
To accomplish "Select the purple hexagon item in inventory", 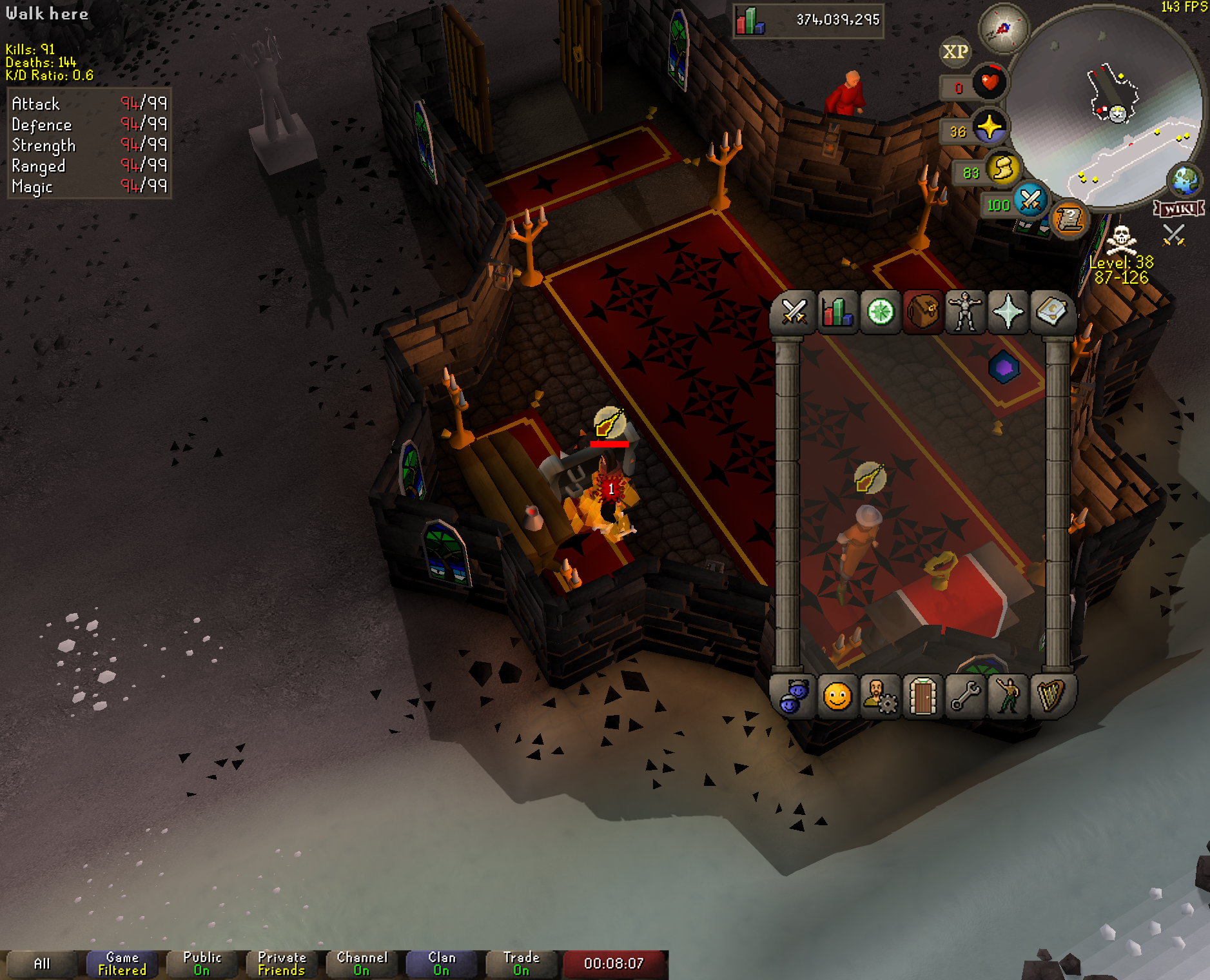I will pos(1004,367).
